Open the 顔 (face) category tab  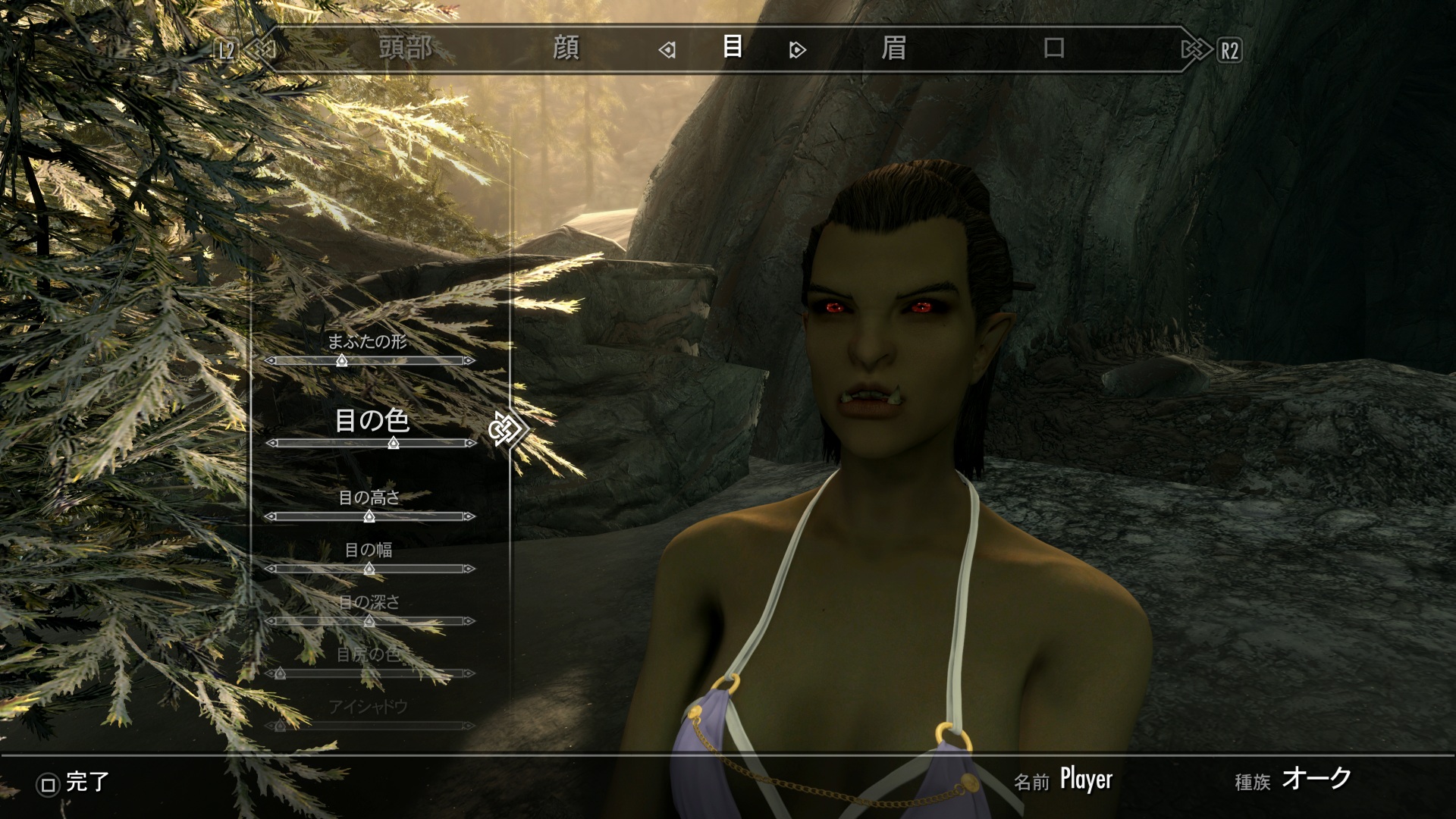(x=566, y=49)
